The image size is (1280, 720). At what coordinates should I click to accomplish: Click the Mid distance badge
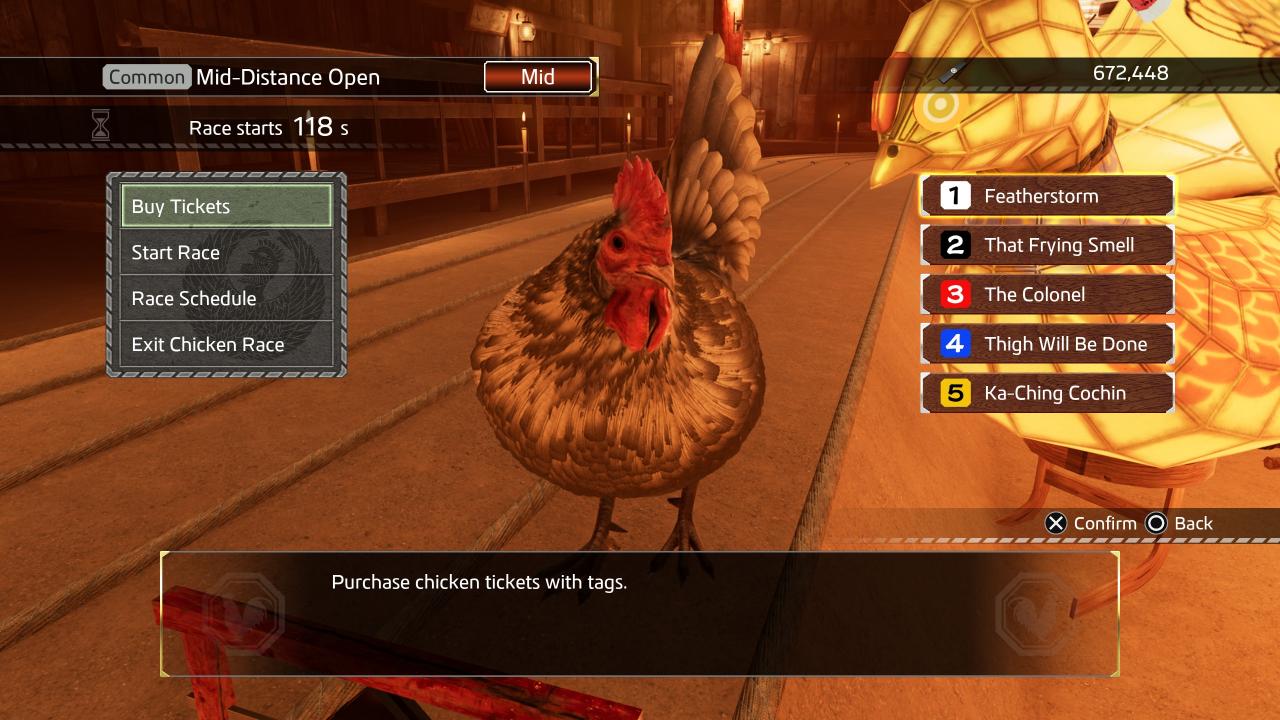coord(538,77)
